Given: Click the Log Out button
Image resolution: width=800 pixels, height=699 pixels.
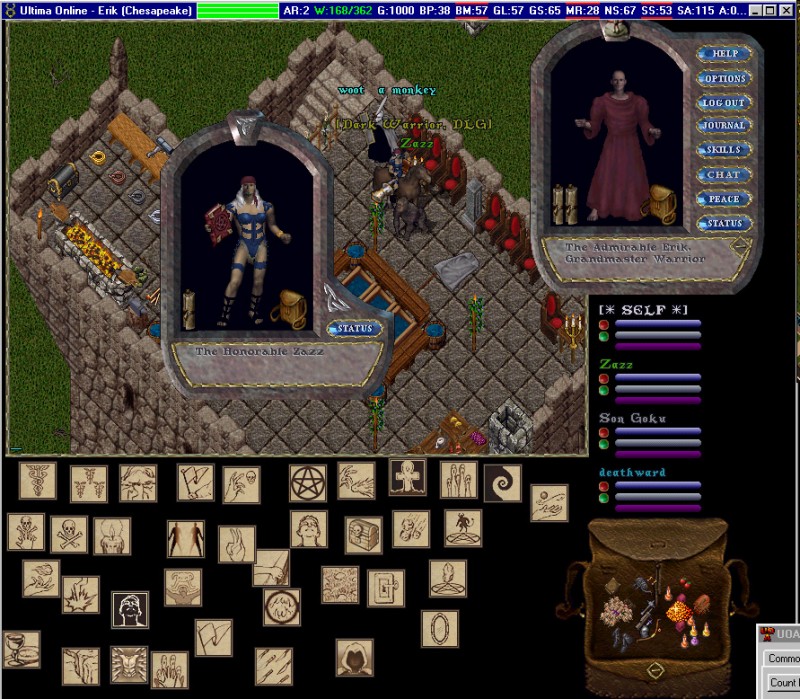Looking at the screenshot, I should tap(724, 102).
